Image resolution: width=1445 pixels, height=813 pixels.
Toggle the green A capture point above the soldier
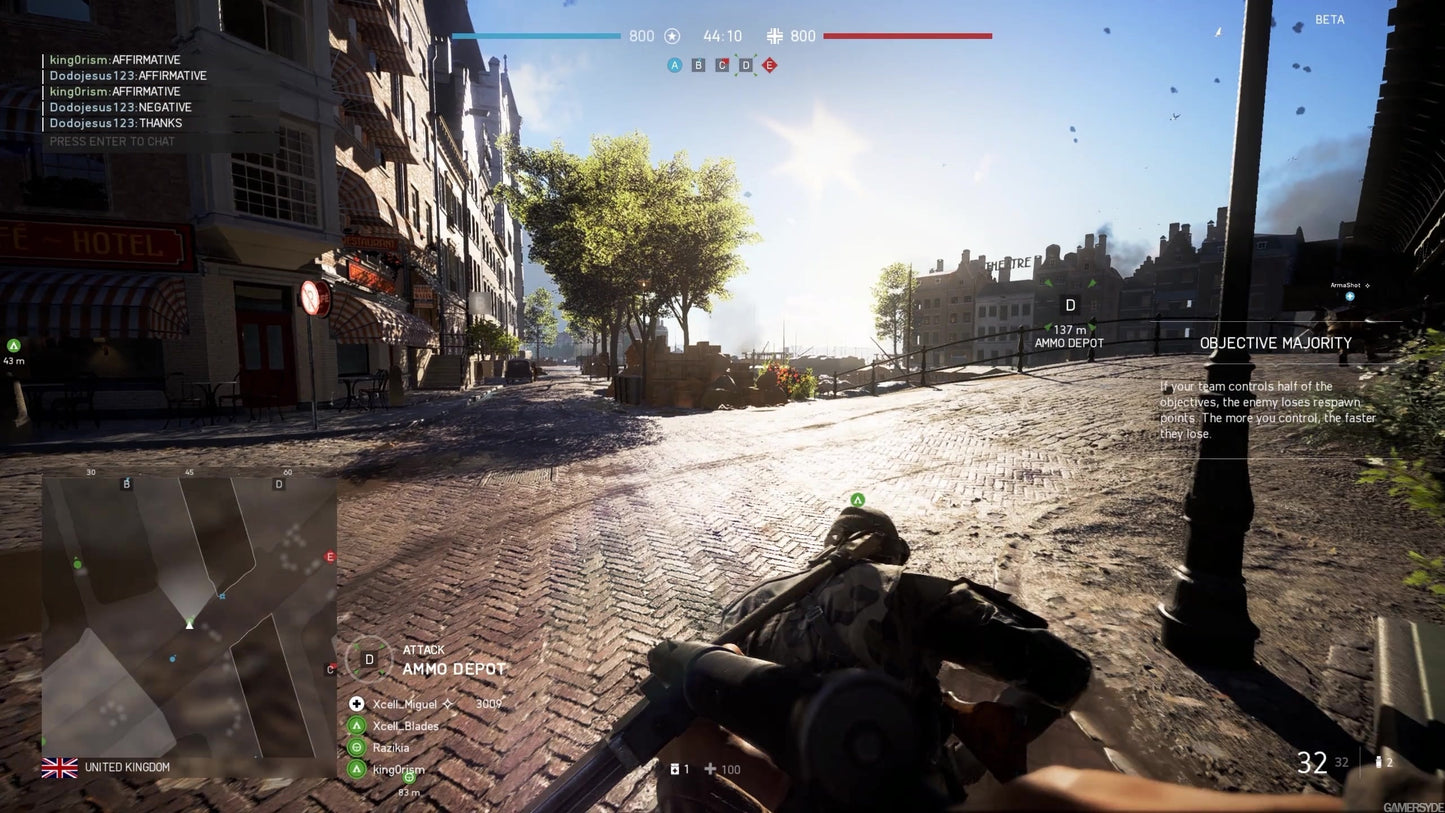pos(857,498)
